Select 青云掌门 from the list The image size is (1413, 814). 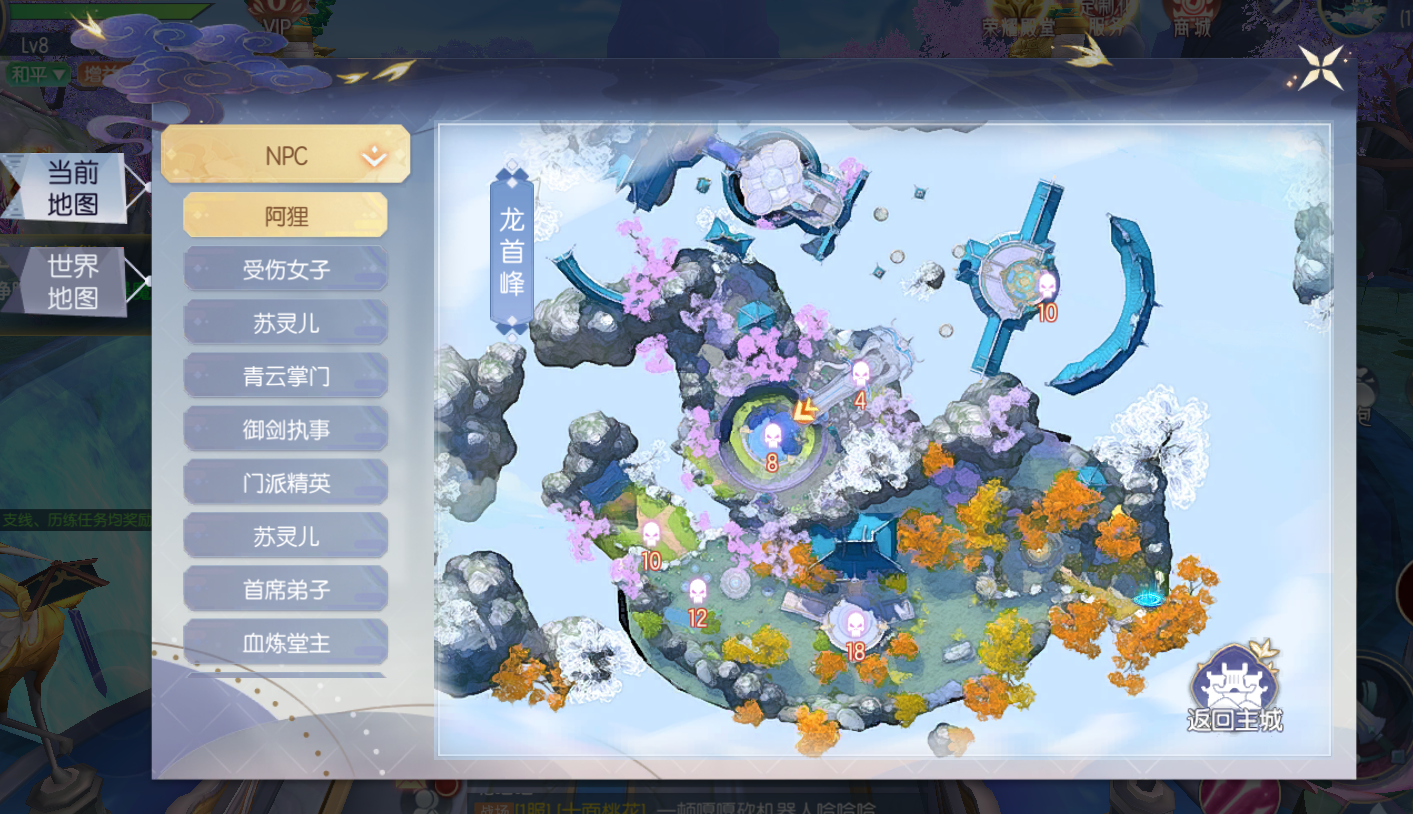pyautogui.click(x=285, y=376)
